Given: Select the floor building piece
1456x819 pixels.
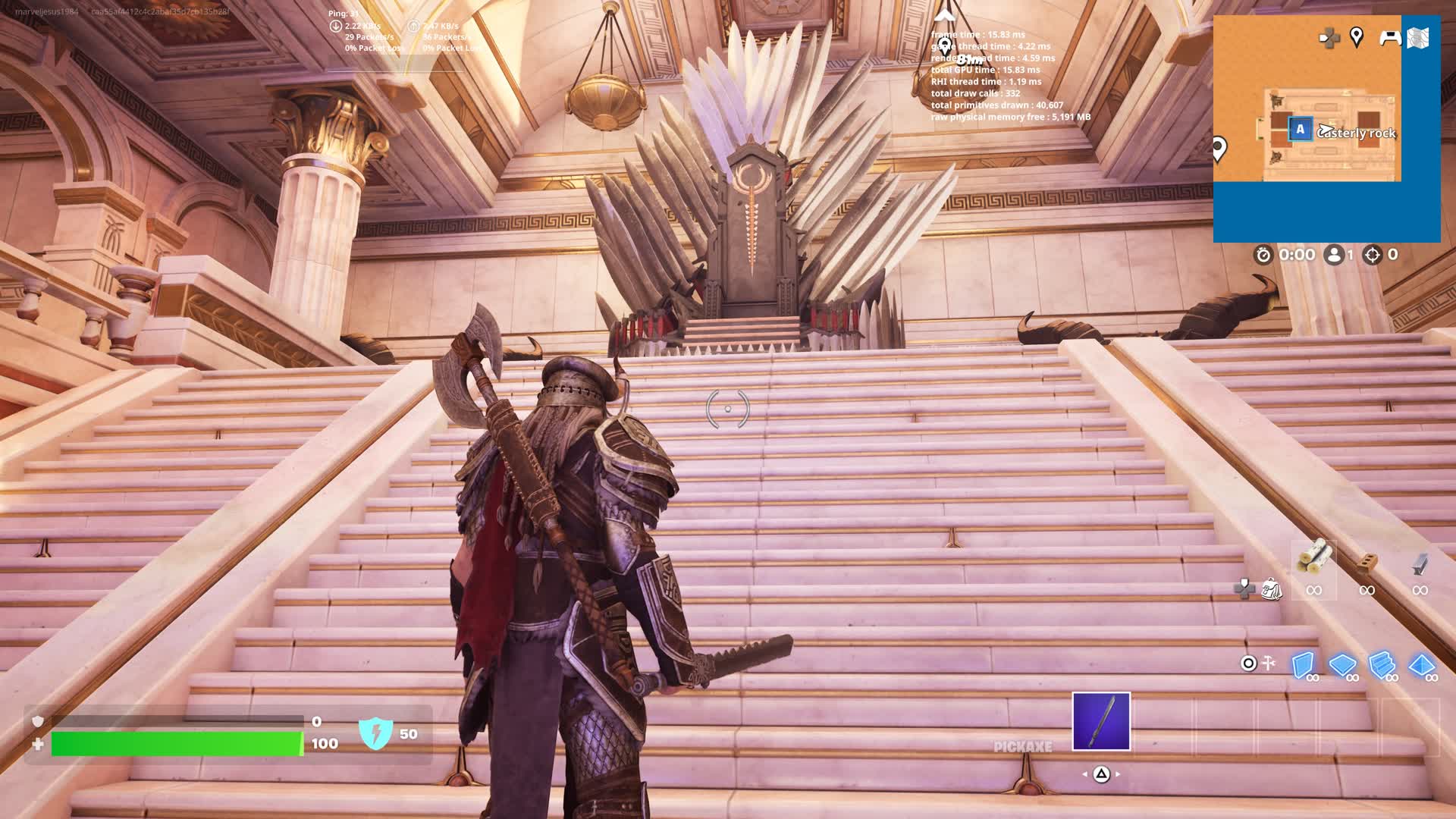Looking at the screenshot, I should [1342, 665].
